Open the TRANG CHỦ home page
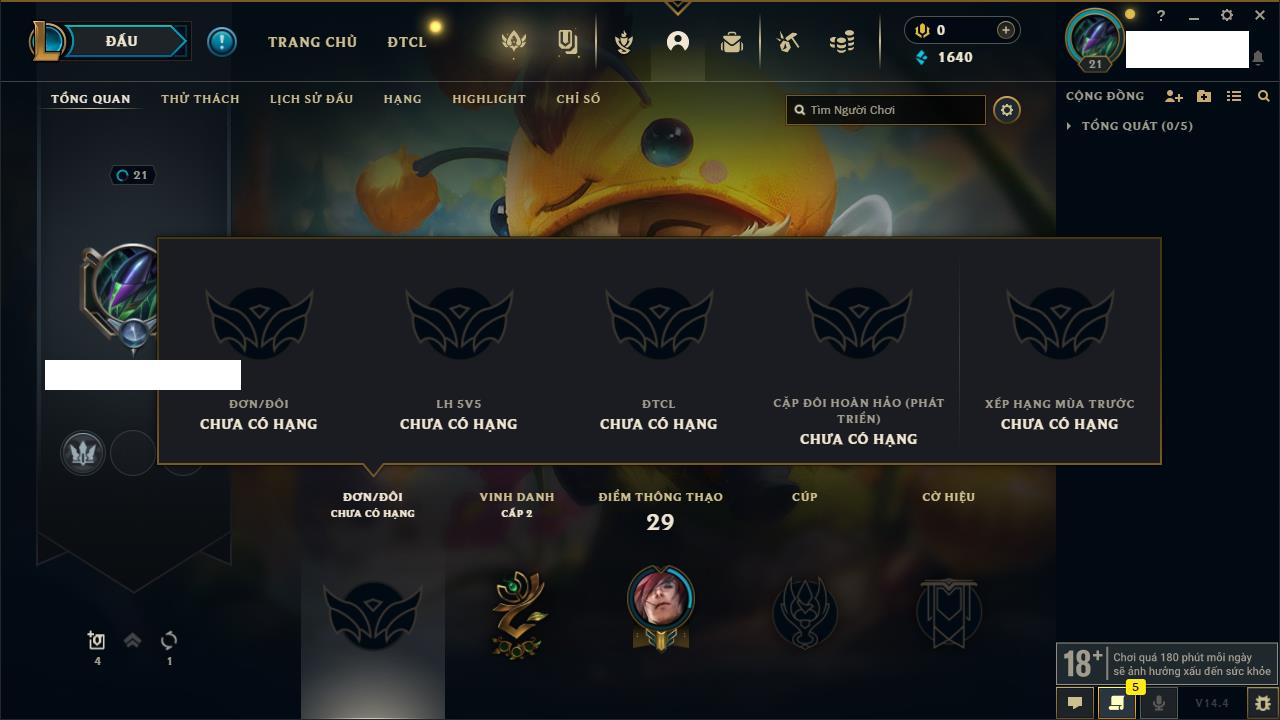This screenshot has width=1280, height=720. [312, 42]
